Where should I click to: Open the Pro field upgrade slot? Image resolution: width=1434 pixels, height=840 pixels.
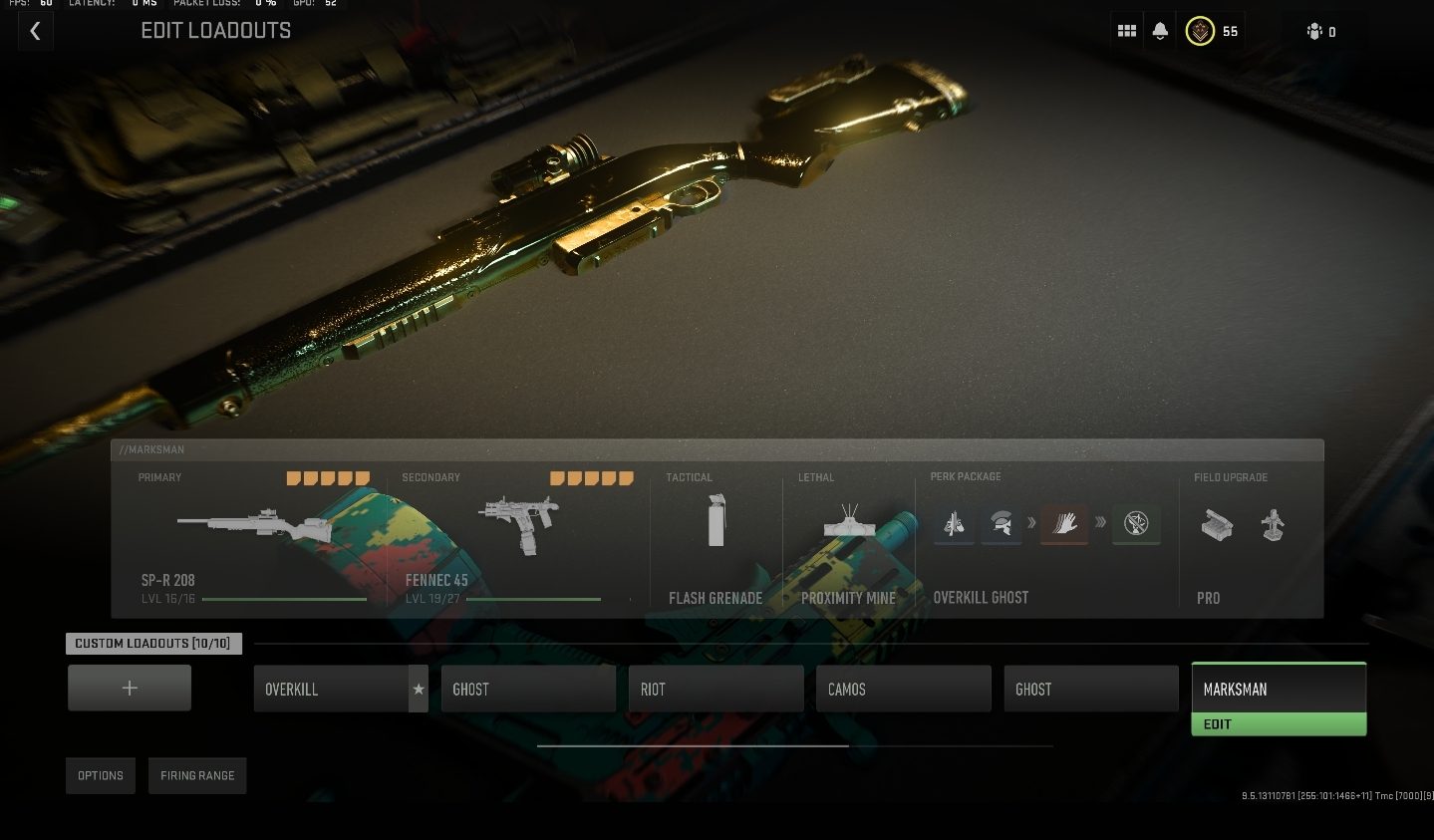[x=1246, y=538]
